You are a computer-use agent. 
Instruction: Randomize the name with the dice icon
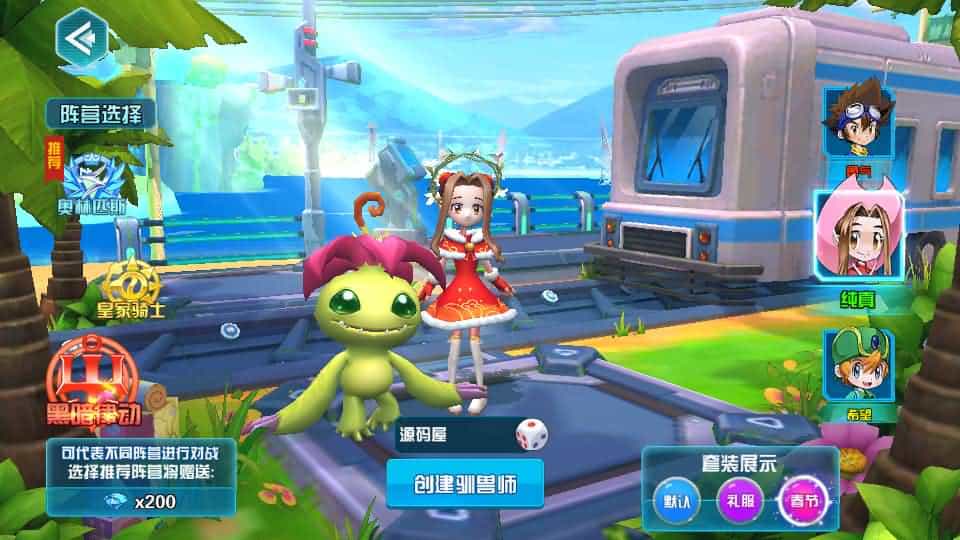[x=531, y=434]
